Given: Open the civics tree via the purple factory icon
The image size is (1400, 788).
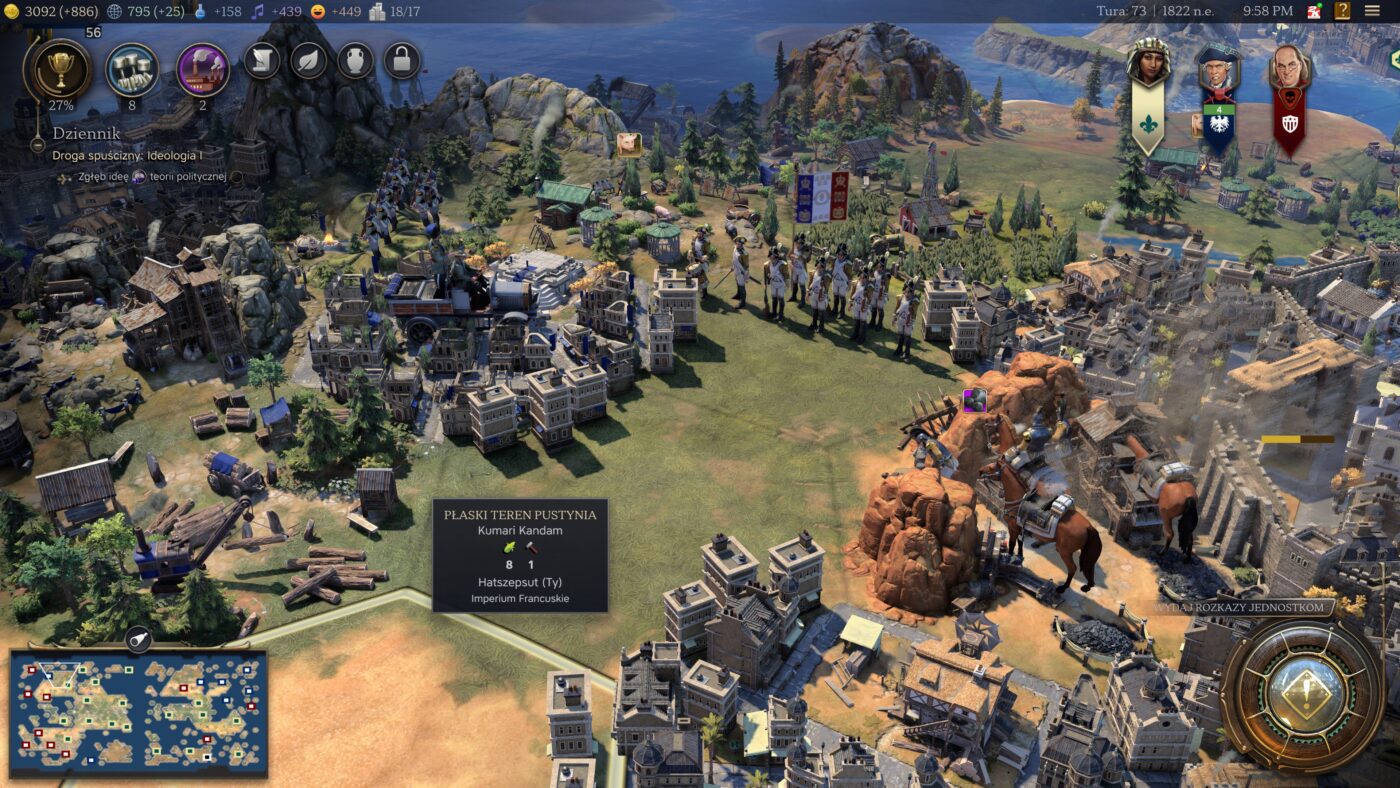Looking at the screenshot, I should [x=202, y=69].
